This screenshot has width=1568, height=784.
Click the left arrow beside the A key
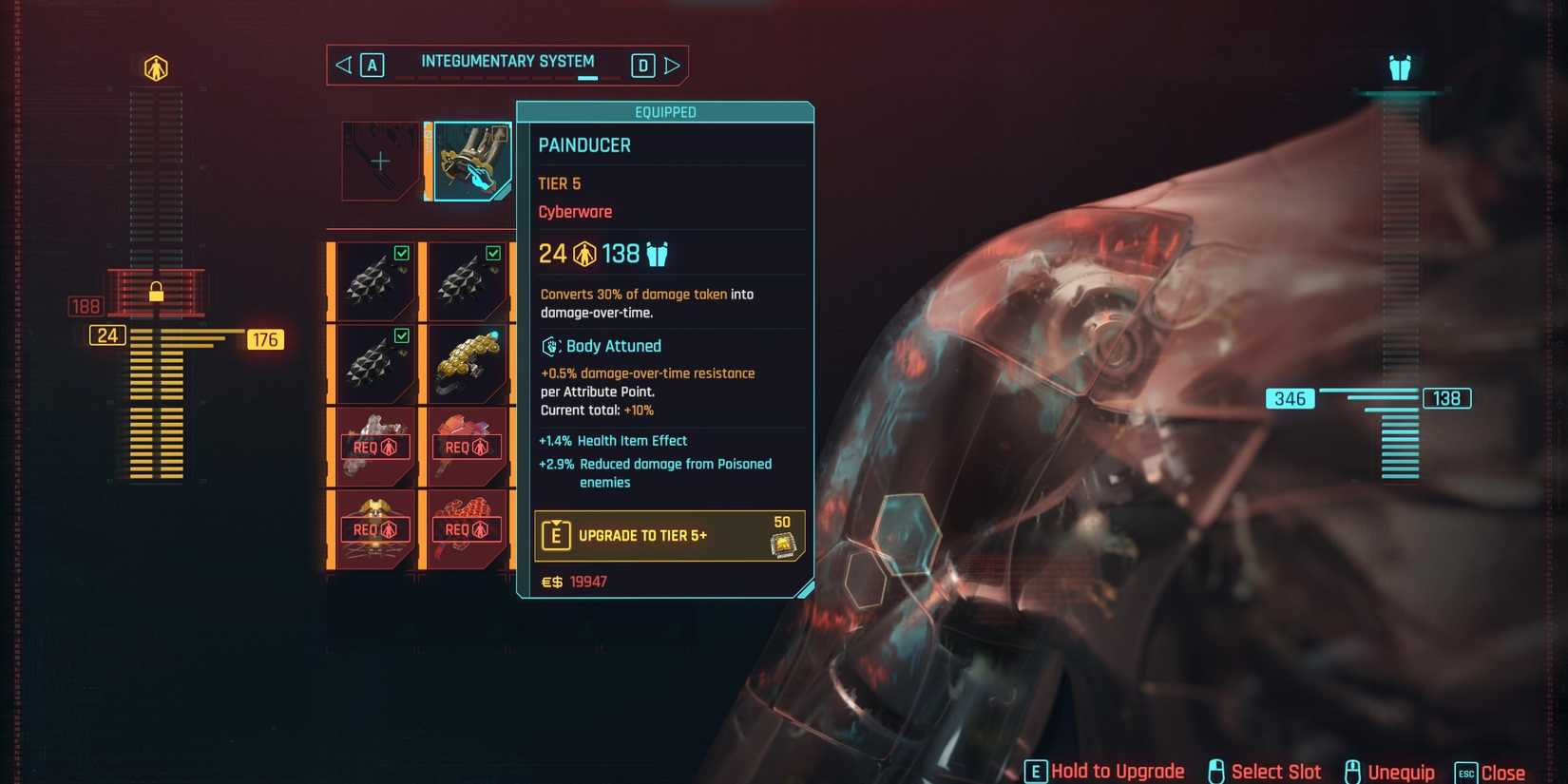[x=343, y=65]
